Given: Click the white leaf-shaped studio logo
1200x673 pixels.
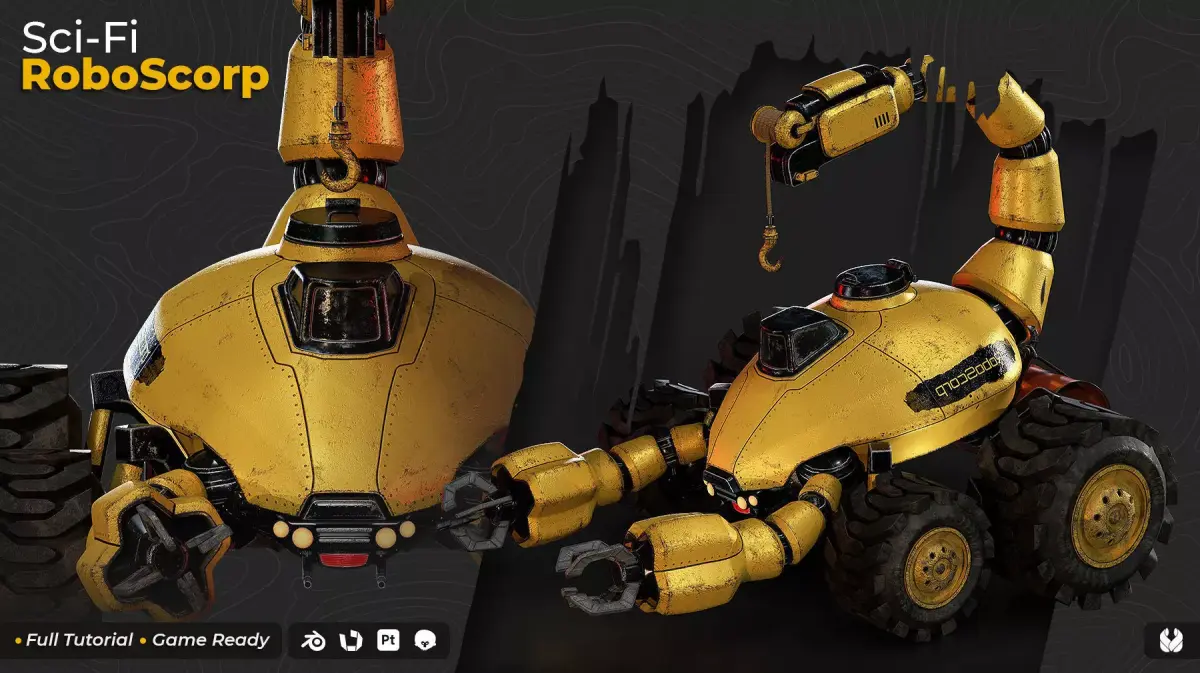Looking at the screenshot, I should [1166, 640].
